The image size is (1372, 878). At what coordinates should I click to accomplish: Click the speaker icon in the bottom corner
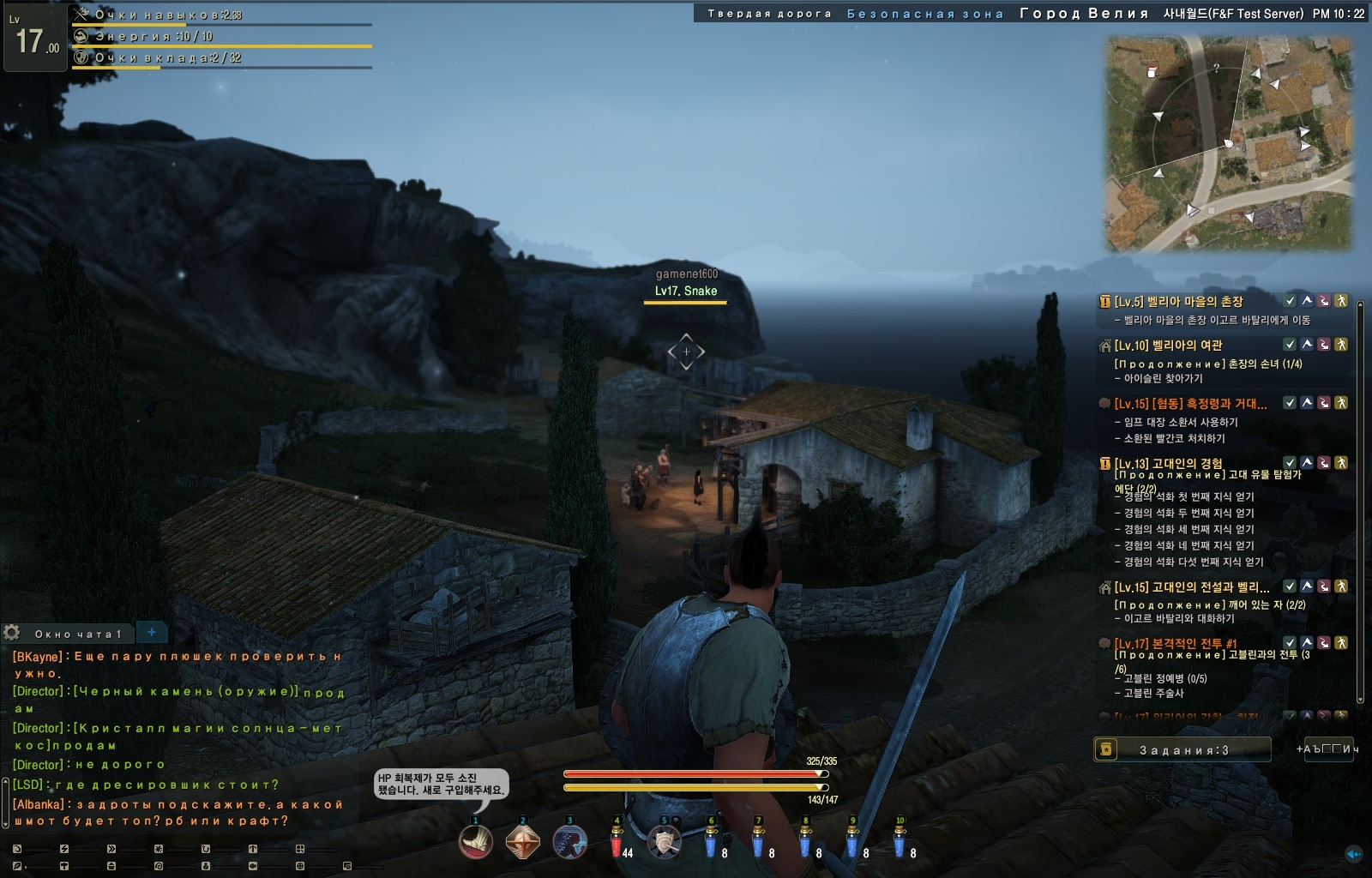[x=1354, y=854]
